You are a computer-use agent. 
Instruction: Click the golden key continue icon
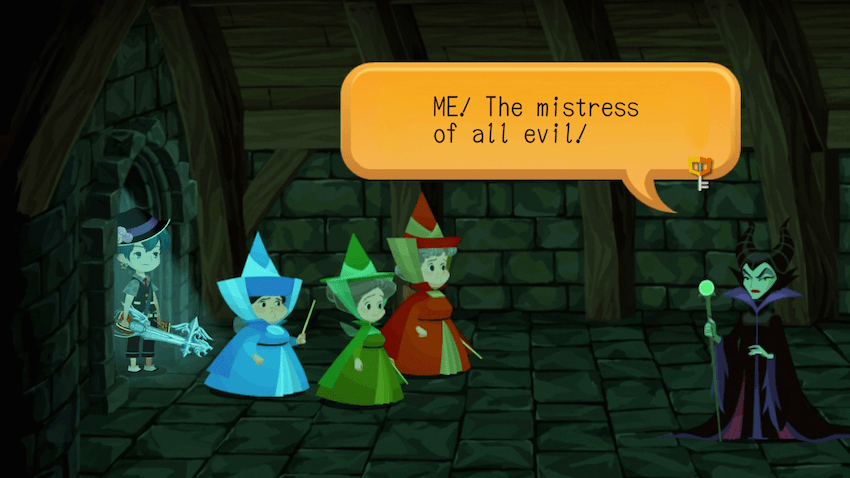point(699,172)
